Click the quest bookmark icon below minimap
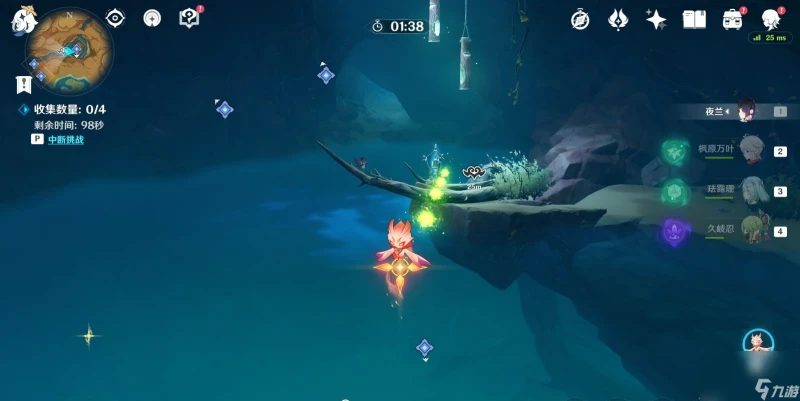Viewport: 800px width, 401px height. pyautogui.click(x=21, y=85)
